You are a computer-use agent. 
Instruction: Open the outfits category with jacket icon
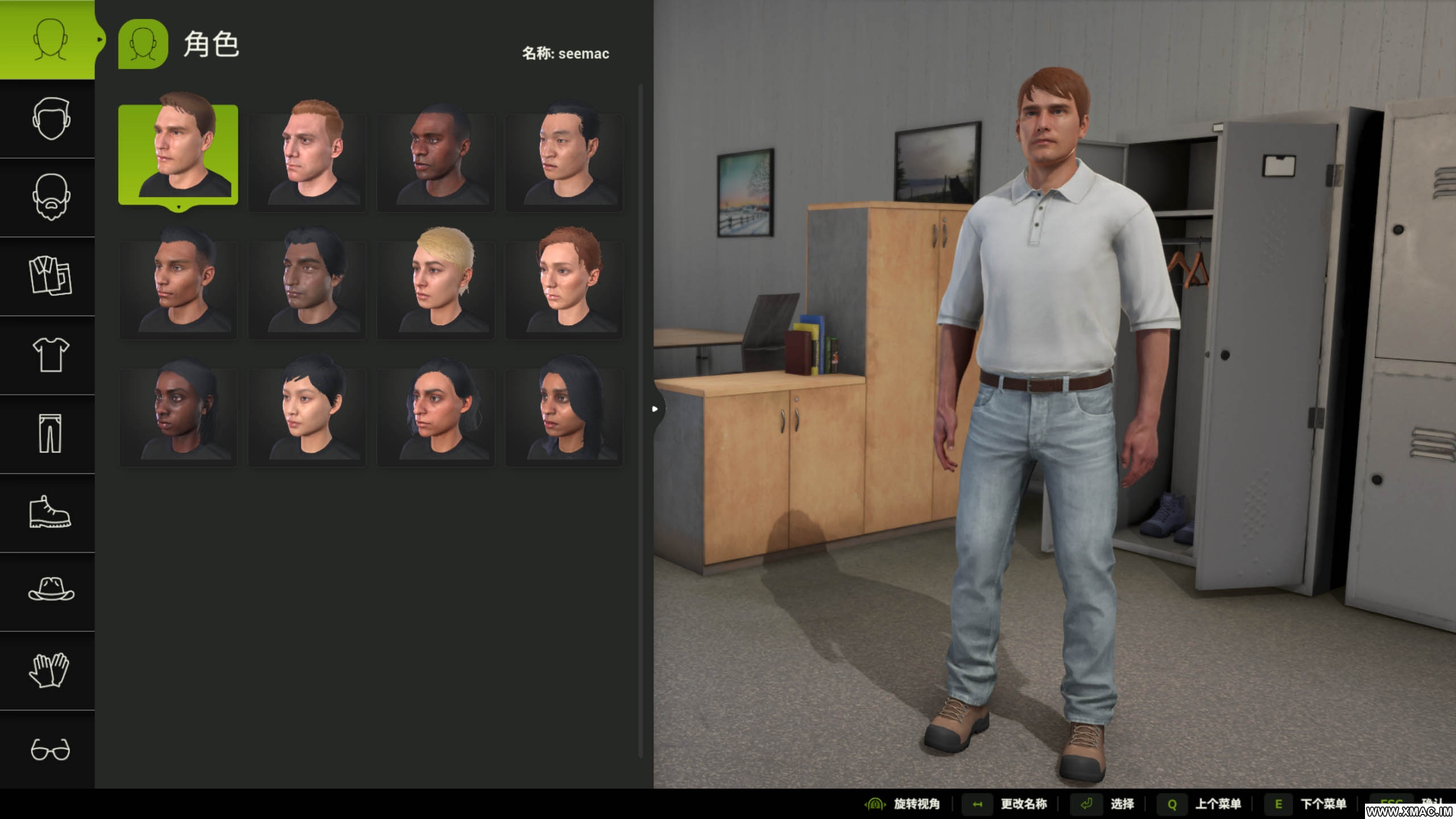tap(50, 276)
